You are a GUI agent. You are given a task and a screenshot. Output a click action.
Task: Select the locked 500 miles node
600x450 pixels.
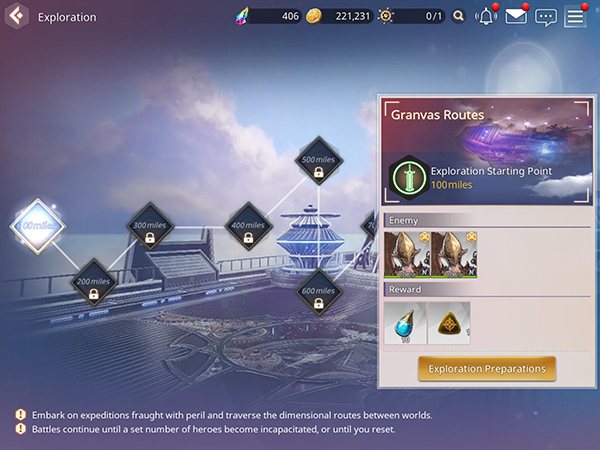319,160
